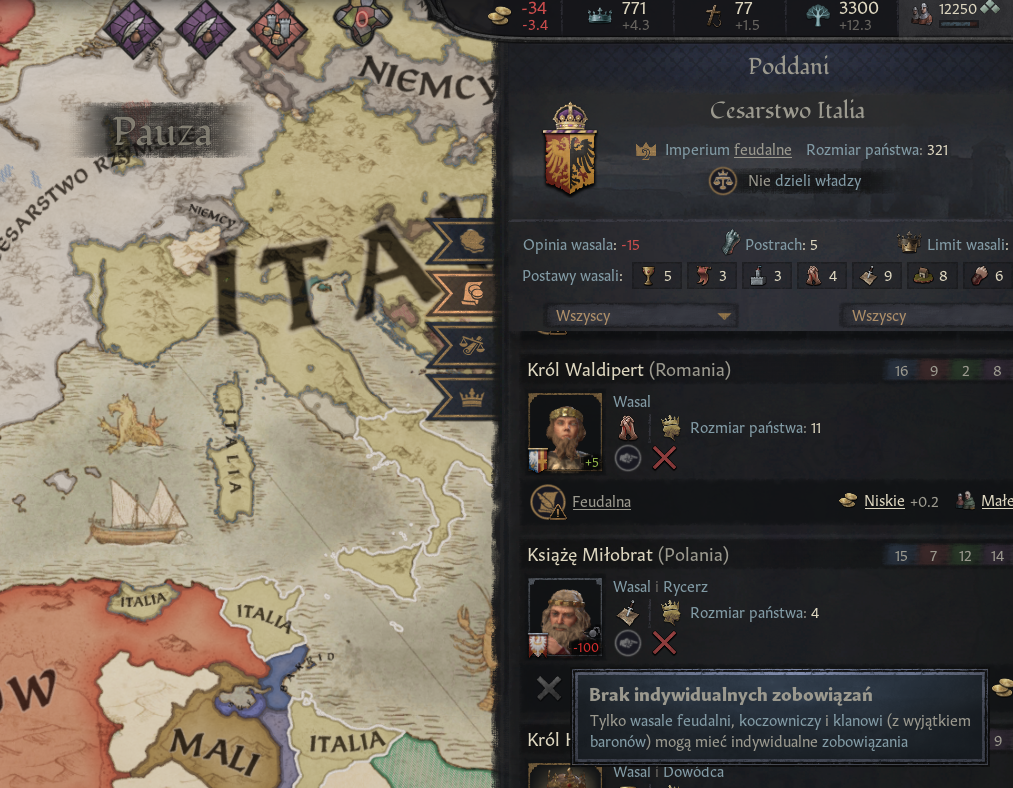Screen dimensions: 1013x788
Task: Click the red X under Waldipert's row
Action: coord(664,458)
